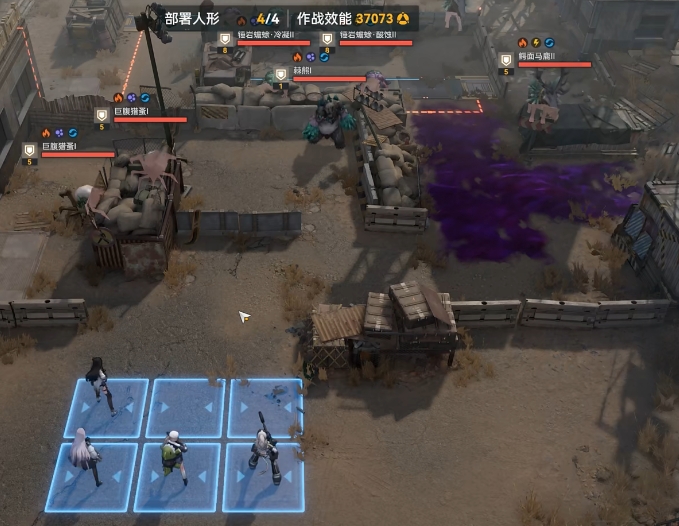Pick the armored doll holding a raised rifle

point(264,451)
